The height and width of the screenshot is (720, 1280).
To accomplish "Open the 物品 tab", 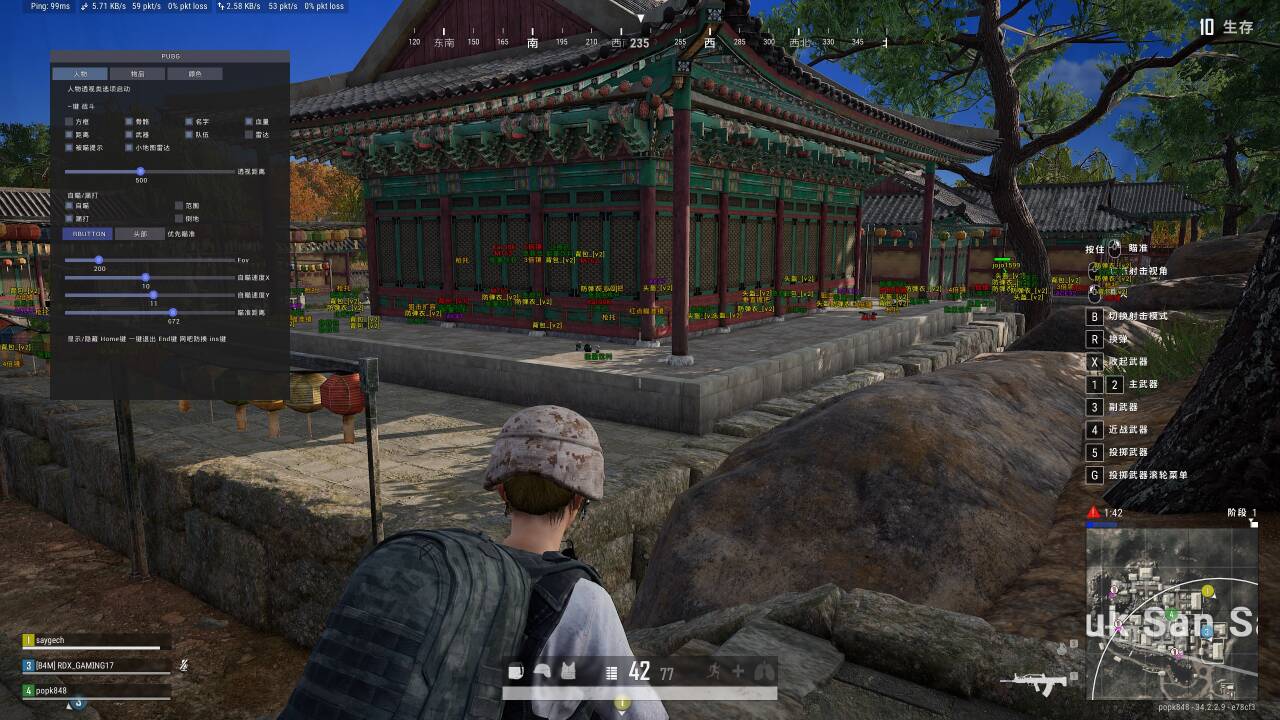I will click(x=138, y=74).
